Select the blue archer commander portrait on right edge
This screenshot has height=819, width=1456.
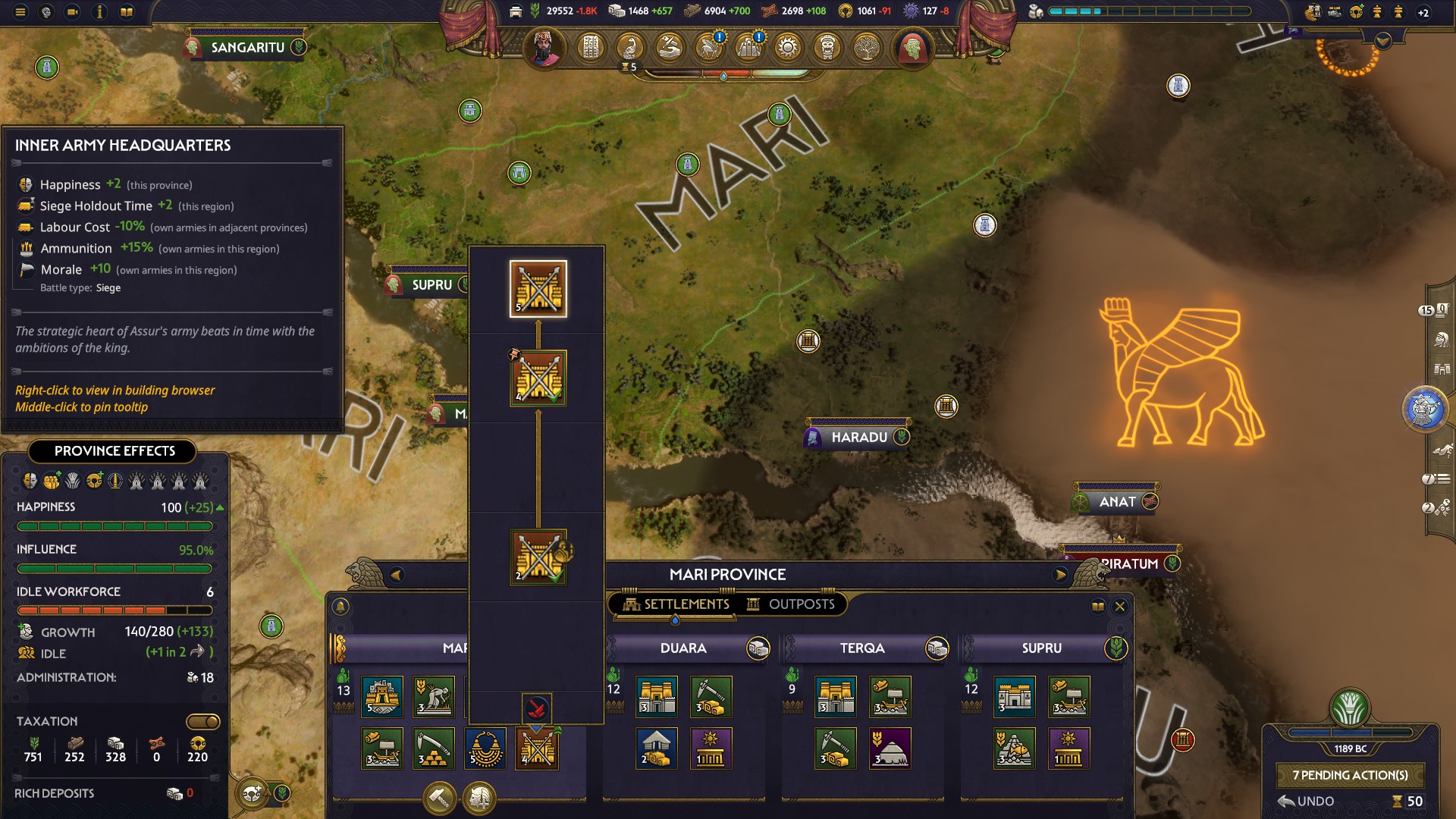tap(1427, 408)
